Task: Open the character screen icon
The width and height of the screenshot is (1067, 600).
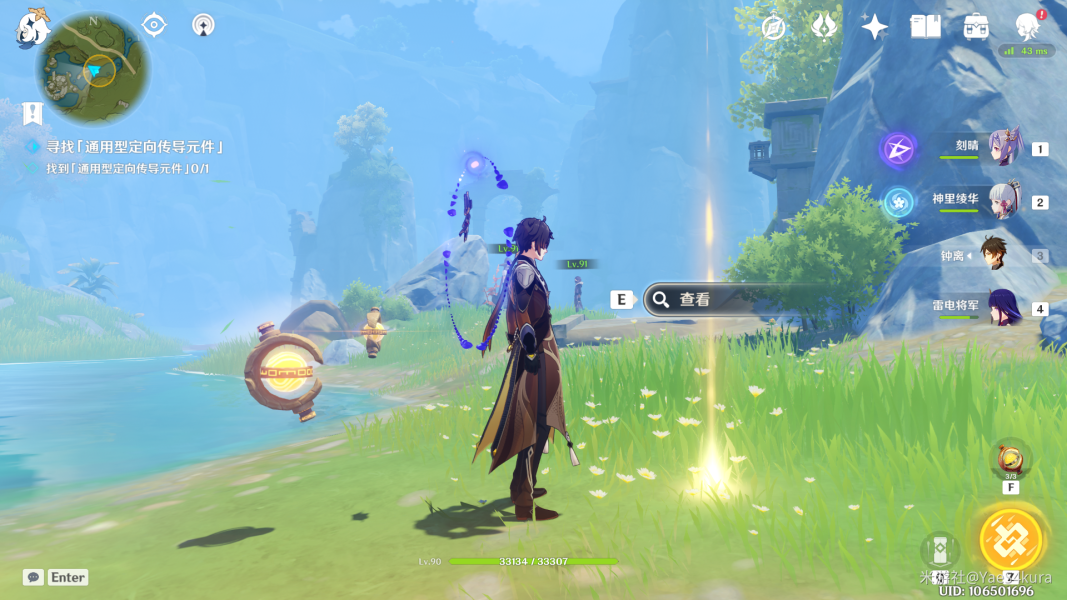Action: [x=1027, y=27]
